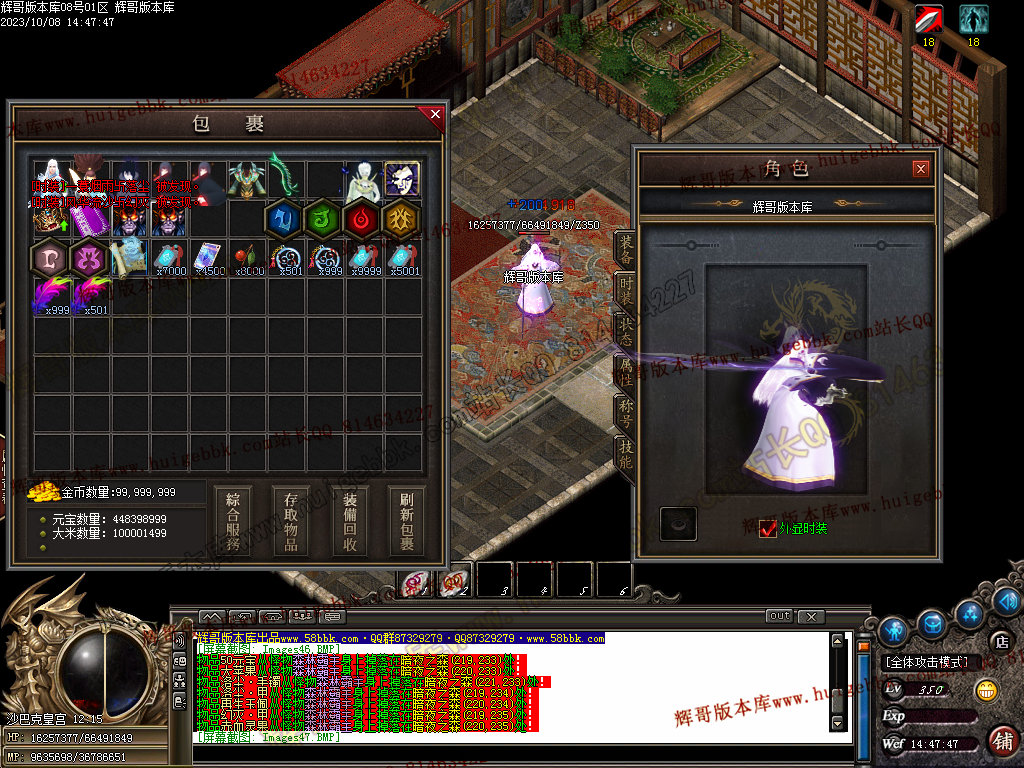Screen dimensions: 1024x768
Task: Refresh the bag with 刷新包裹
Action: pyautogui.click(x=407, y=520)
